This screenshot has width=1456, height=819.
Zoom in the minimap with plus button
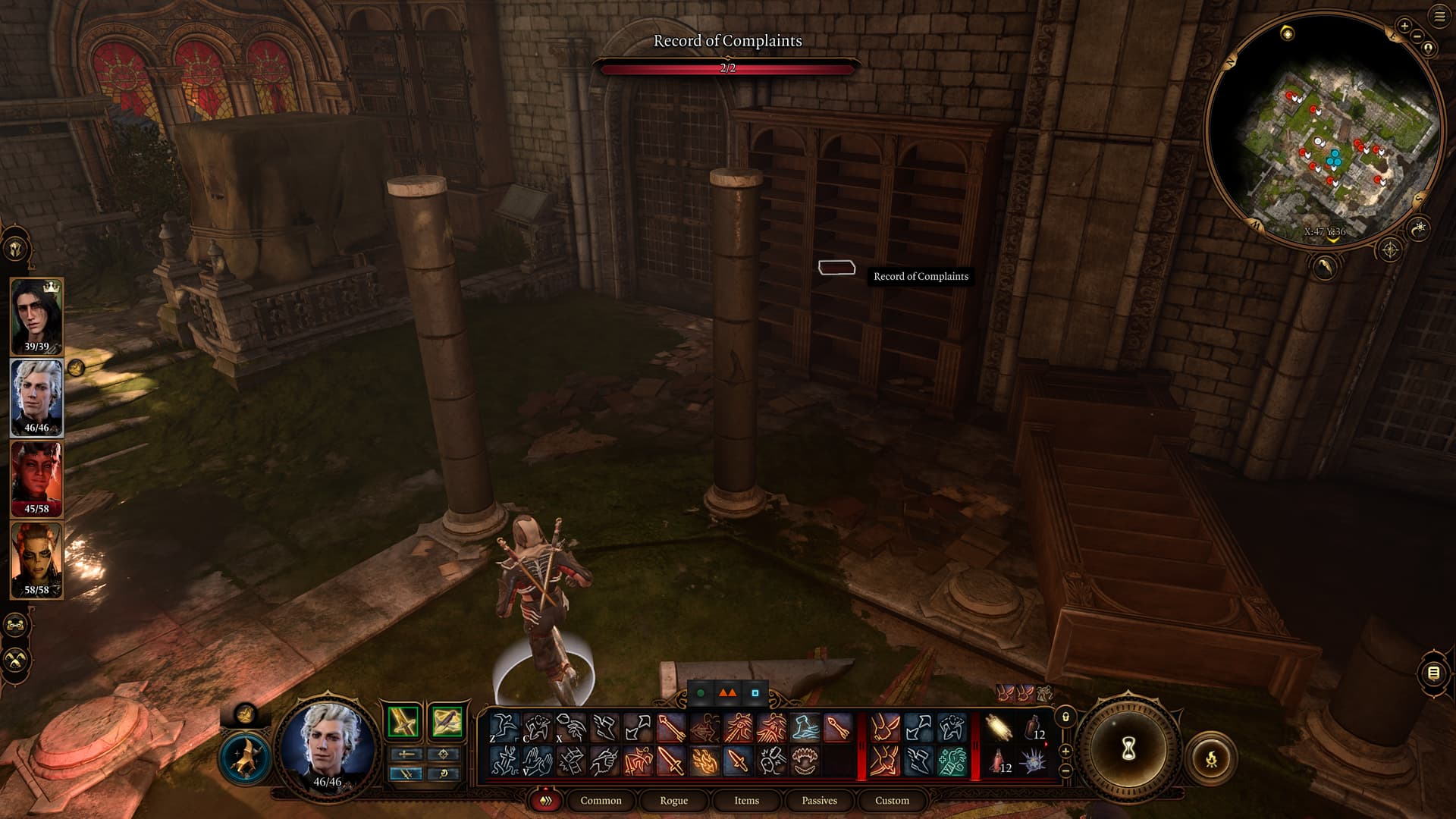[1404, 26]
